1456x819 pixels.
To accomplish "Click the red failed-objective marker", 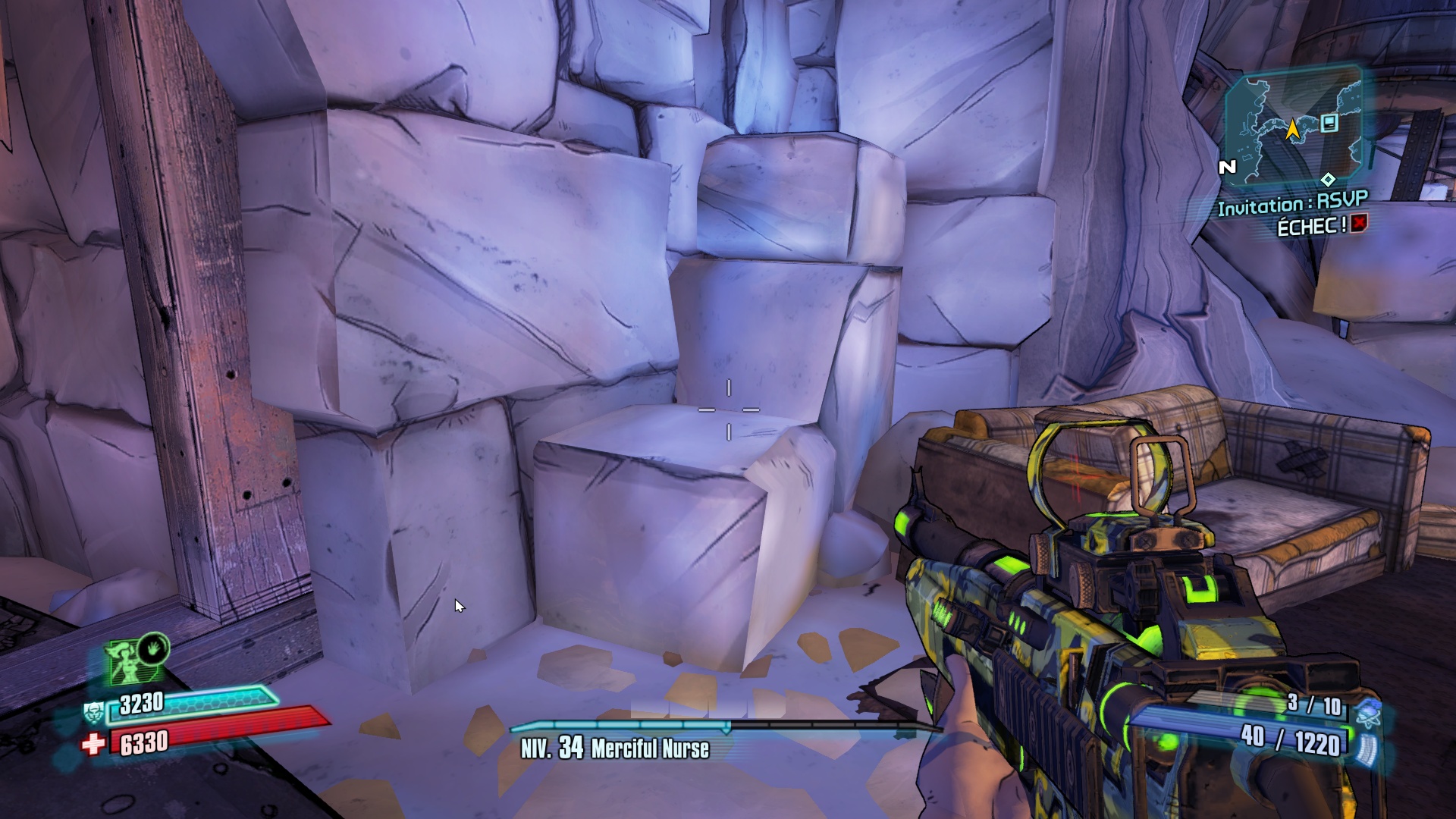I will coord(1359,223).
